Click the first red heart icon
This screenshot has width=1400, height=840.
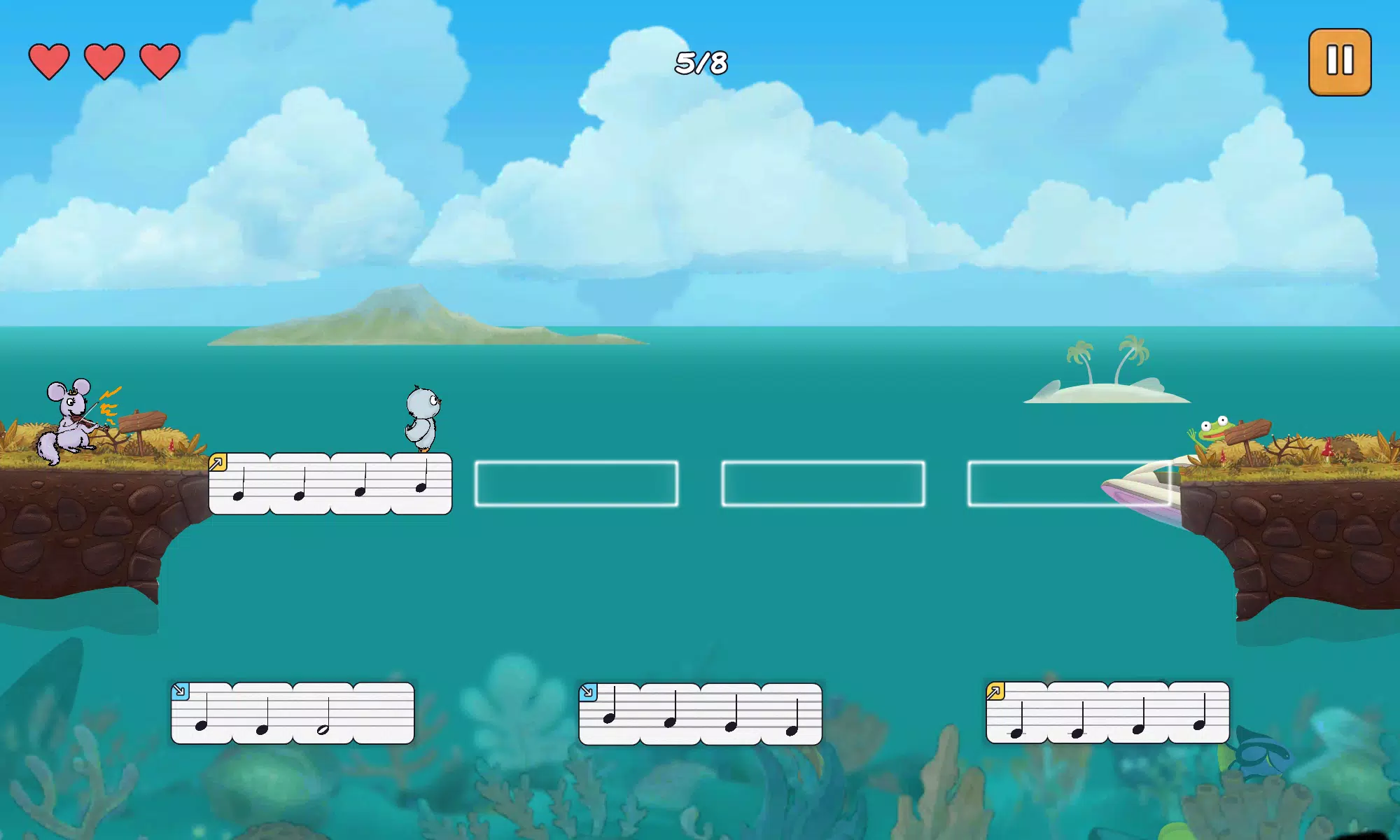(x=48, y=62)
